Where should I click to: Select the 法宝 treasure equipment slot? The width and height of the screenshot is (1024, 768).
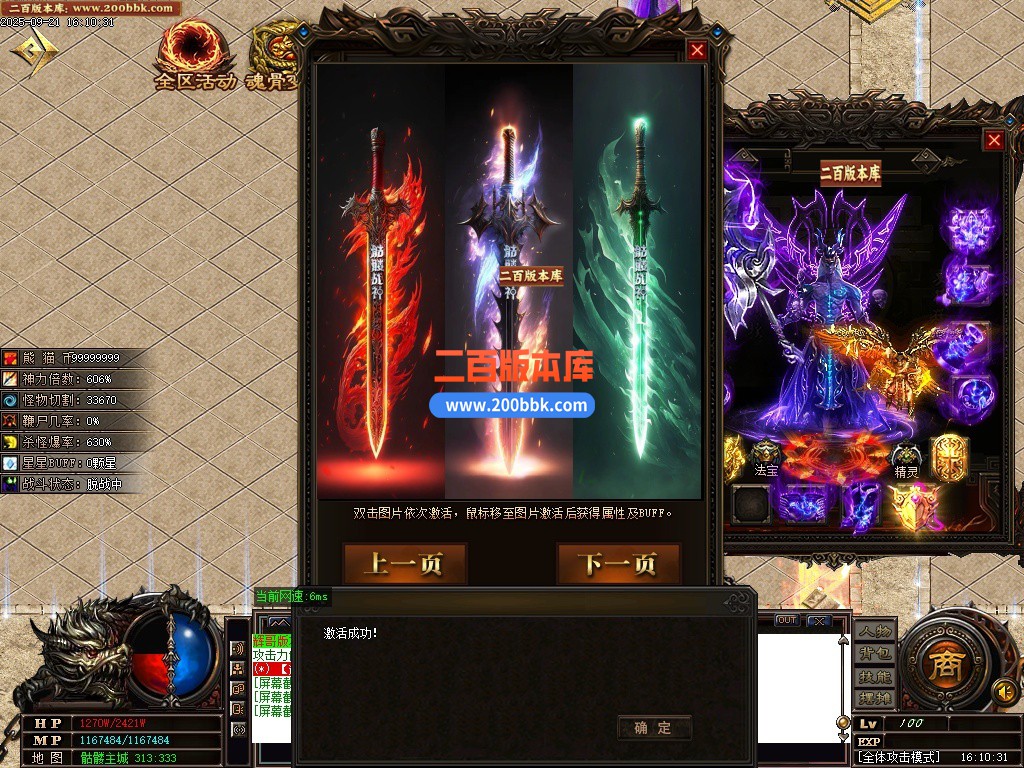click(766, 453)
